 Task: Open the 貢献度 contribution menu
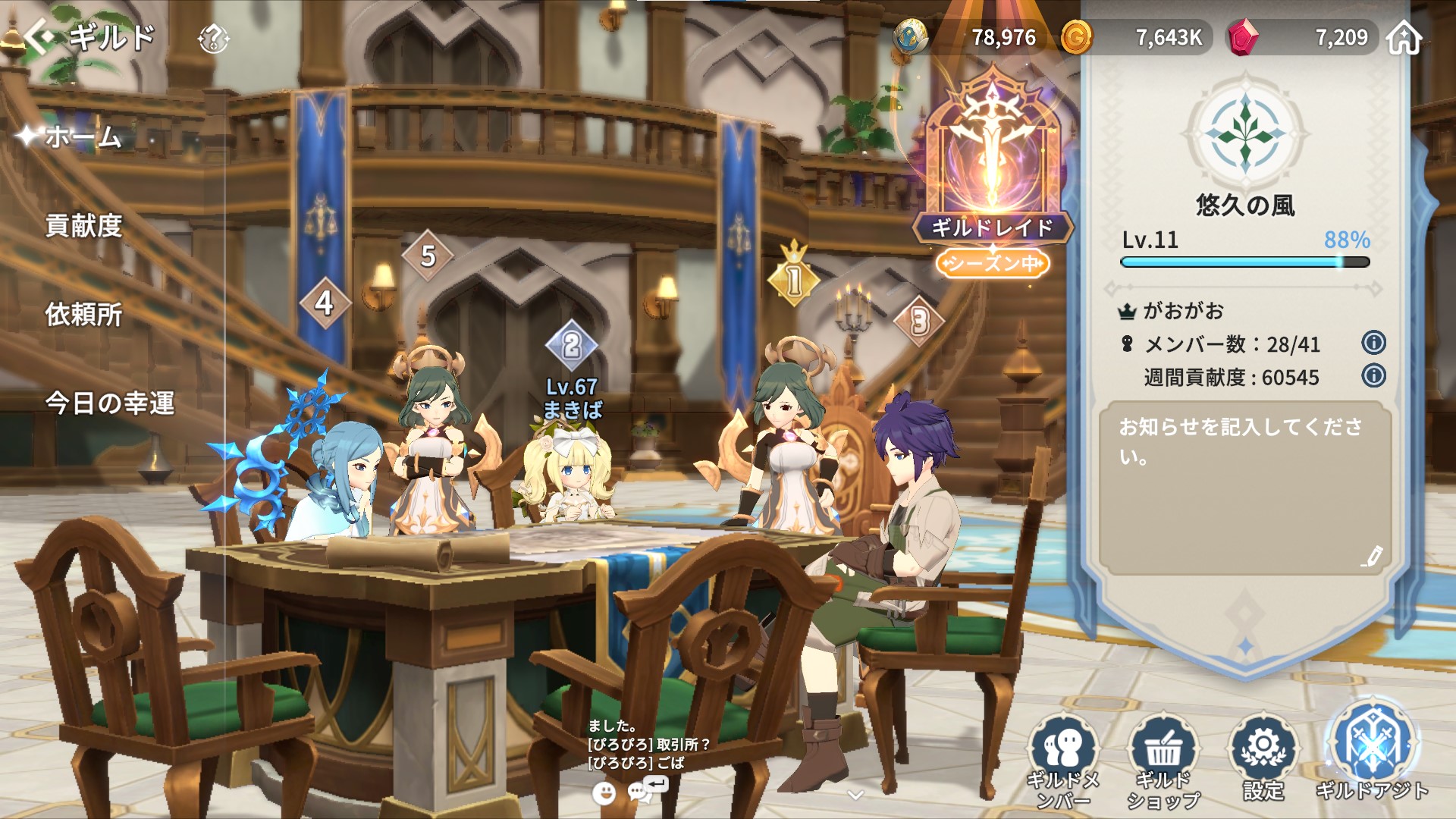coord(83,226)
